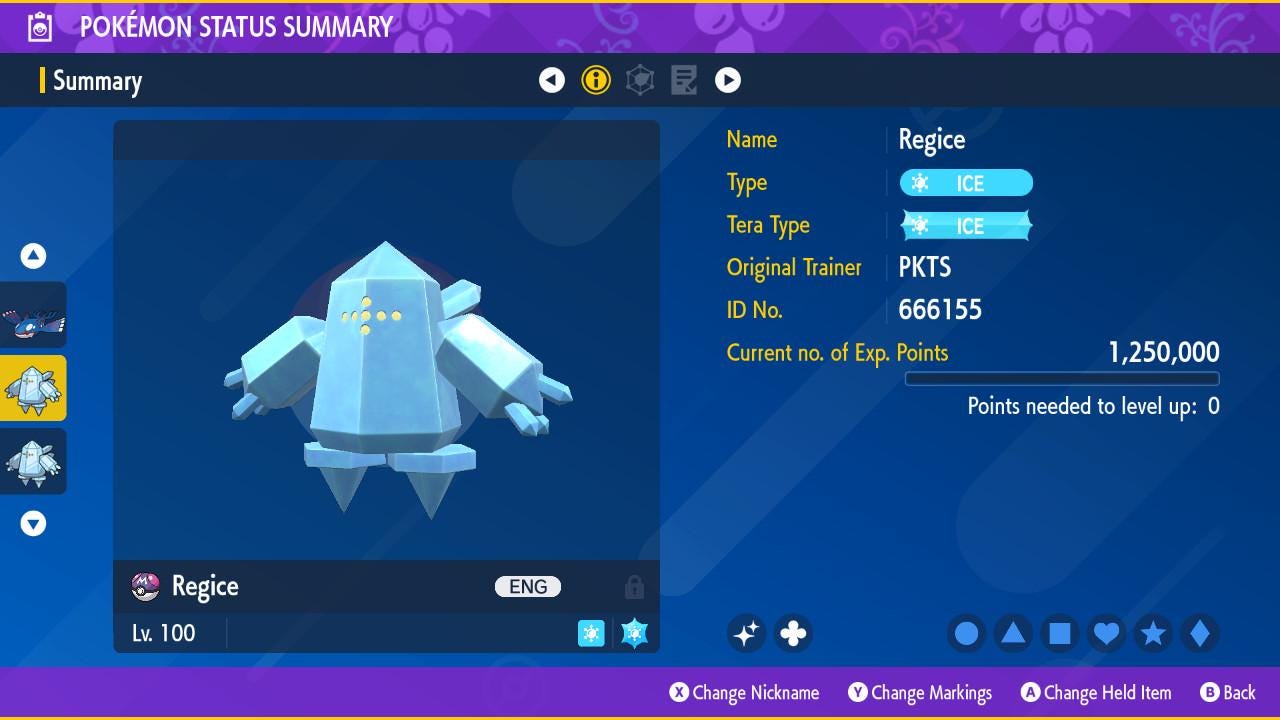This screenshot has height=720, width=1280.
Task: Toggle the triangle marking
Action: click(x=1013, y=633)
